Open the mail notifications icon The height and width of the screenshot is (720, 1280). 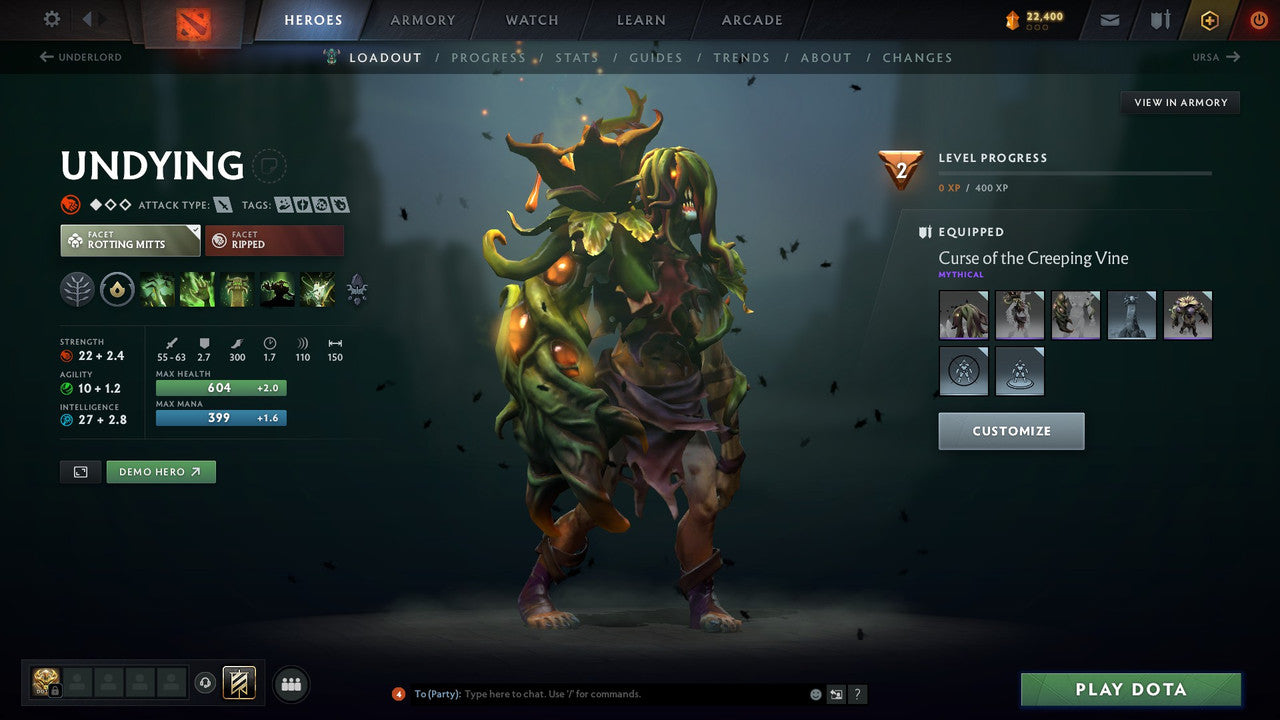pos(1108,19)
